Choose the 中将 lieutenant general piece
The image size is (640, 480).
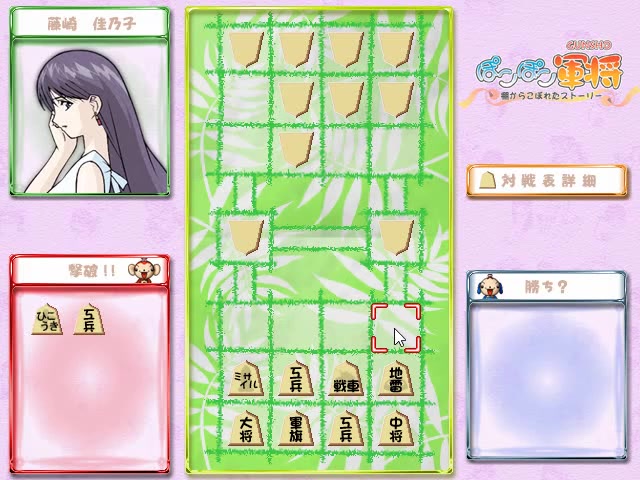[x=395, y=428]
